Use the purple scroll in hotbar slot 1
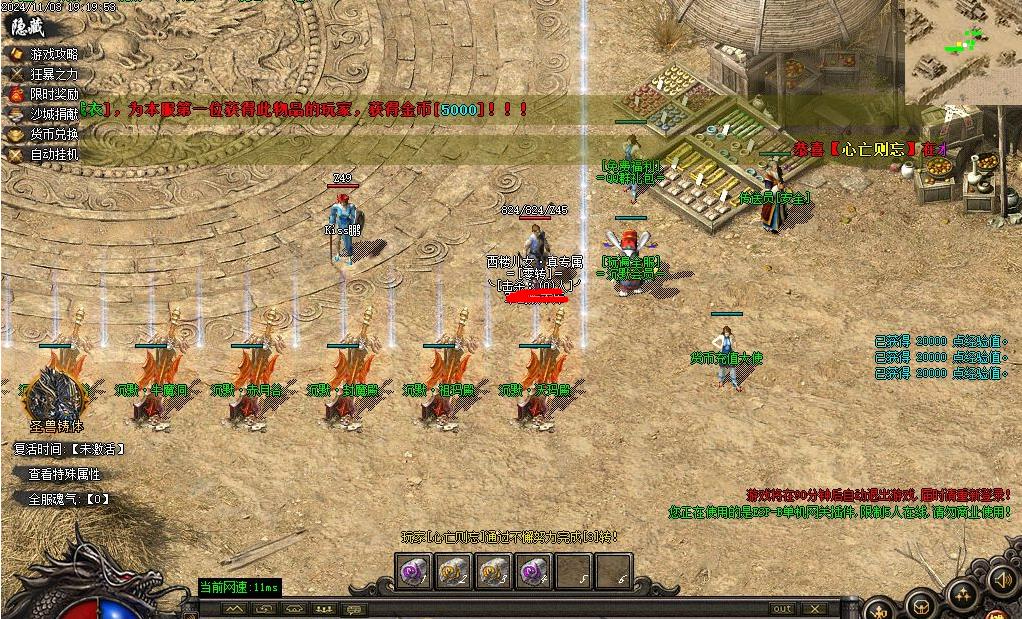 414,572
